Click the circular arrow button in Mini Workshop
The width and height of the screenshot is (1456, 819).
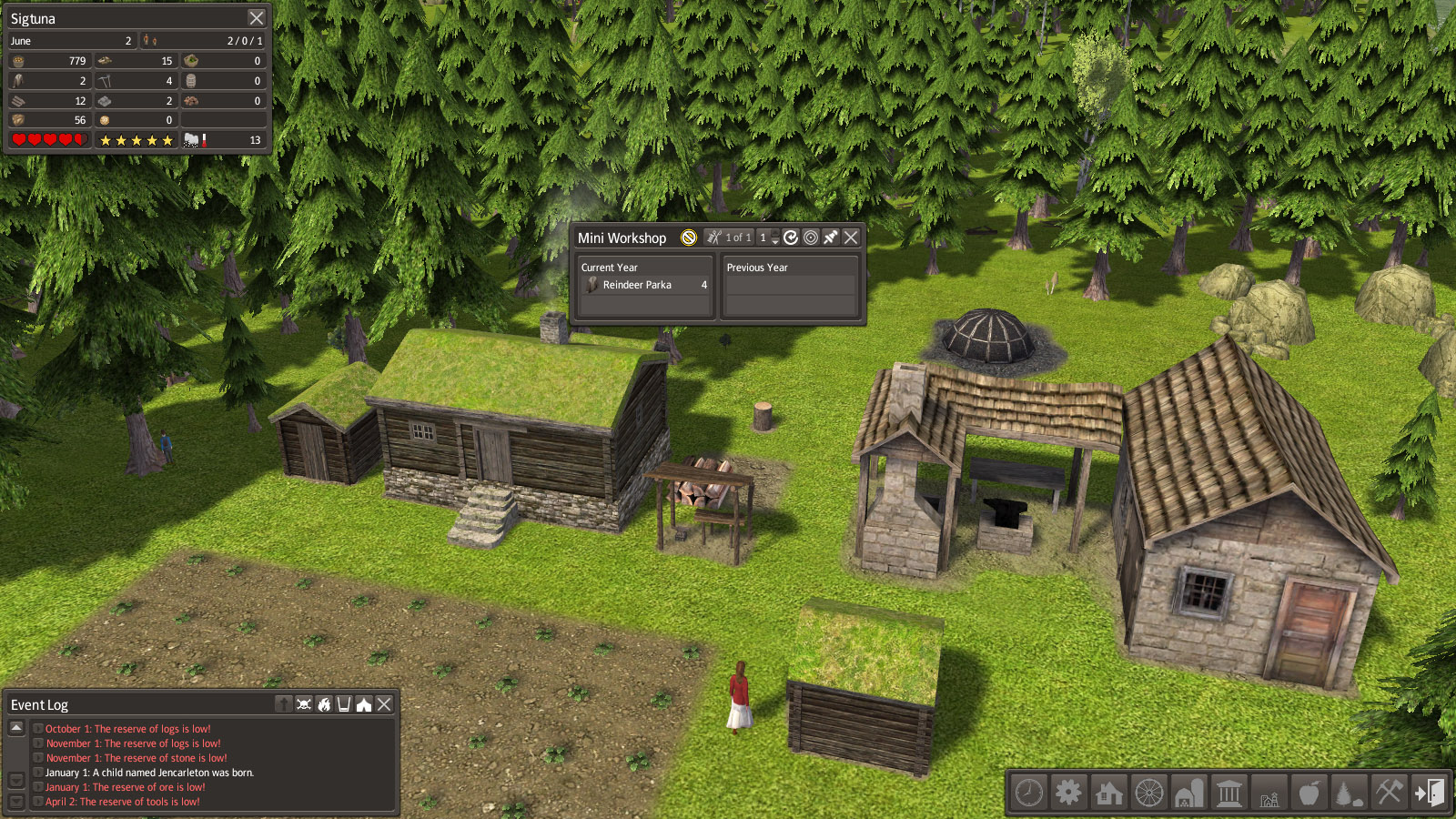point(791,238)
